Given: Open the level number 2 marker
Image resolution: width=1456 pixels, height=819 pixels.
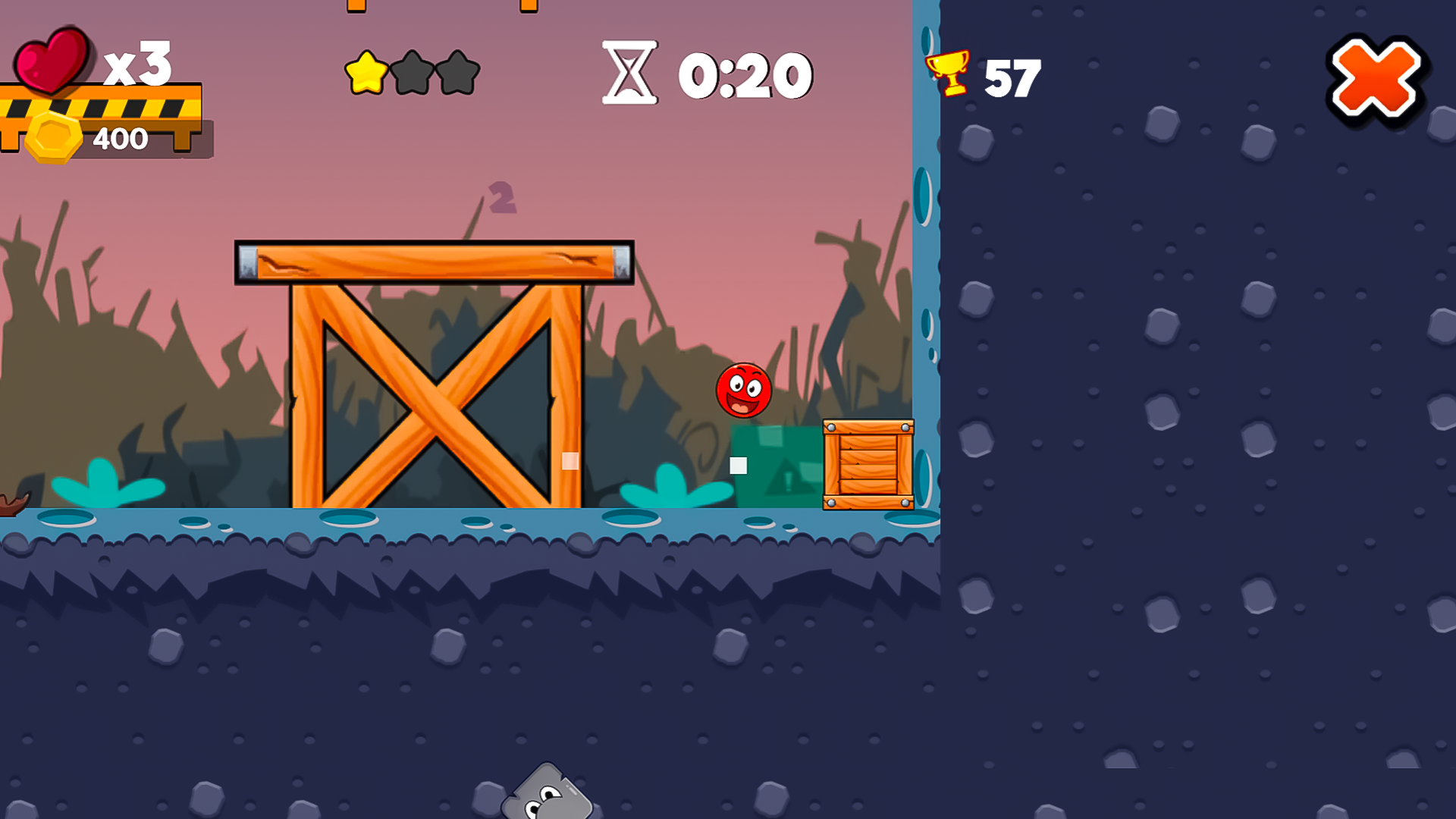Looking at the screenshot, I should tap(503, 196).
